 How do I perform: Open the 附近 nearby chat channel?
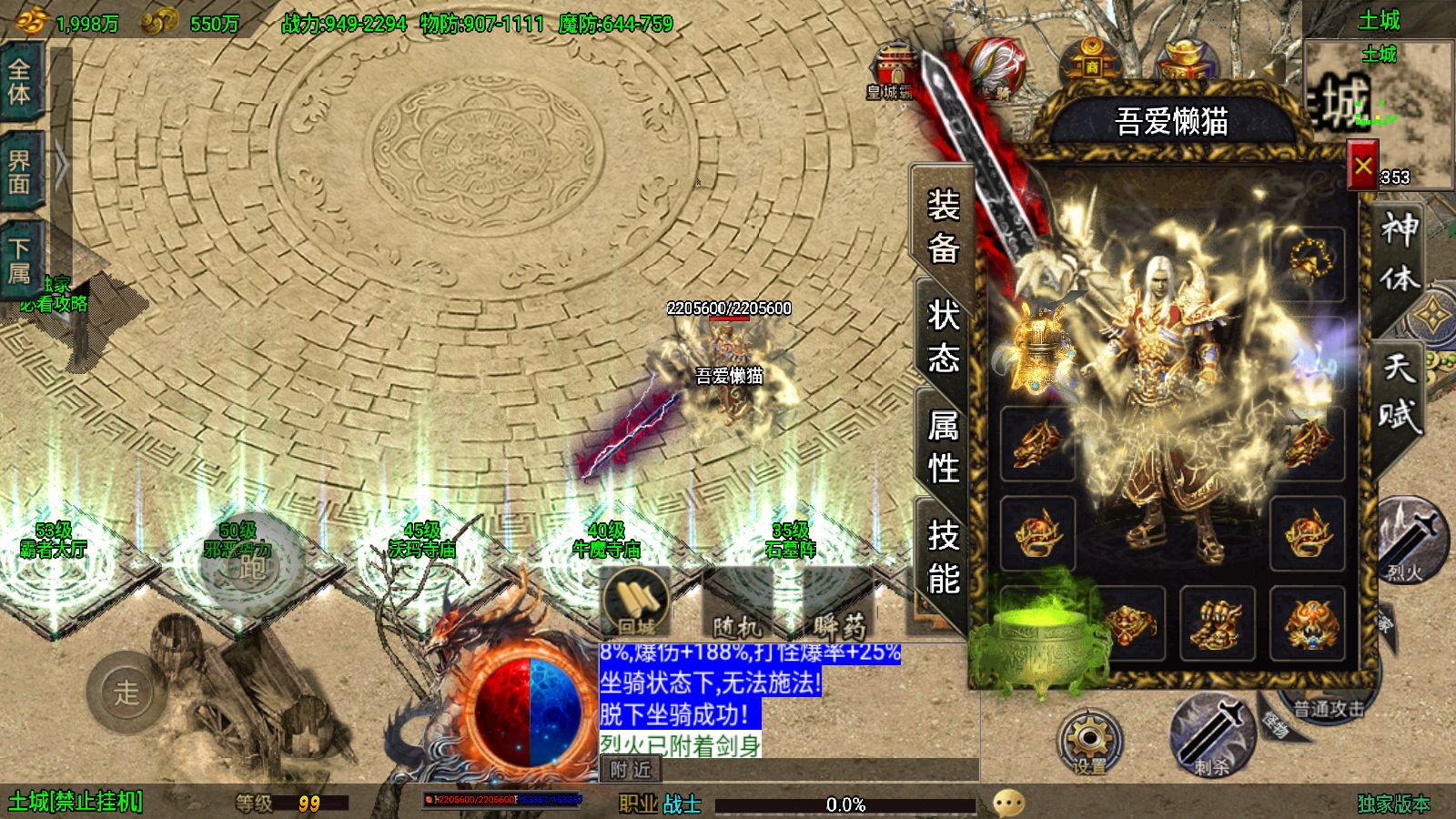coord(631,770)
